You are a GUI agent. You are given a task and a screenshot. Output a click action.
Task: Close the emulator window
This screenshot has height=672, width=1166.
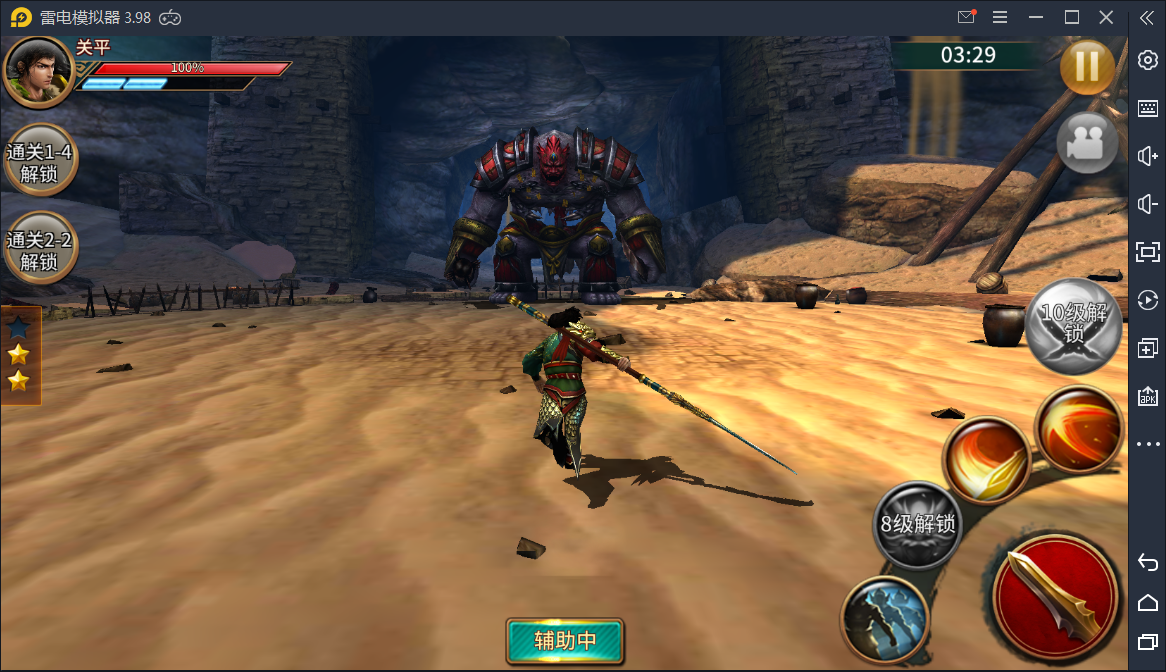[1106, 17]
